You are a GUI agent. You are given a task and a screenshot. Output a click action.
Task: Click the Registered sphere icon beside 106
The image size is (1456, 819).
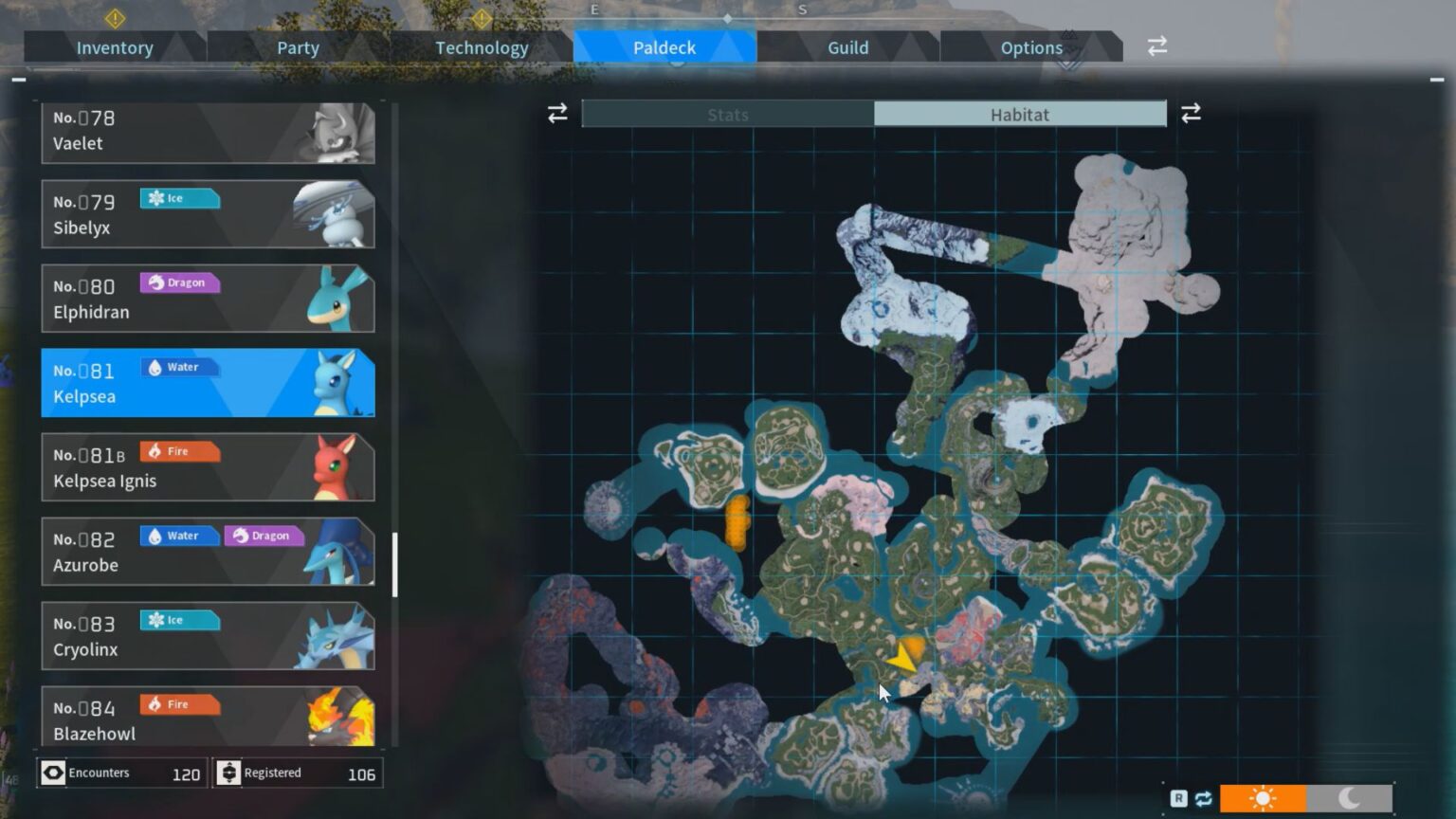229,773
